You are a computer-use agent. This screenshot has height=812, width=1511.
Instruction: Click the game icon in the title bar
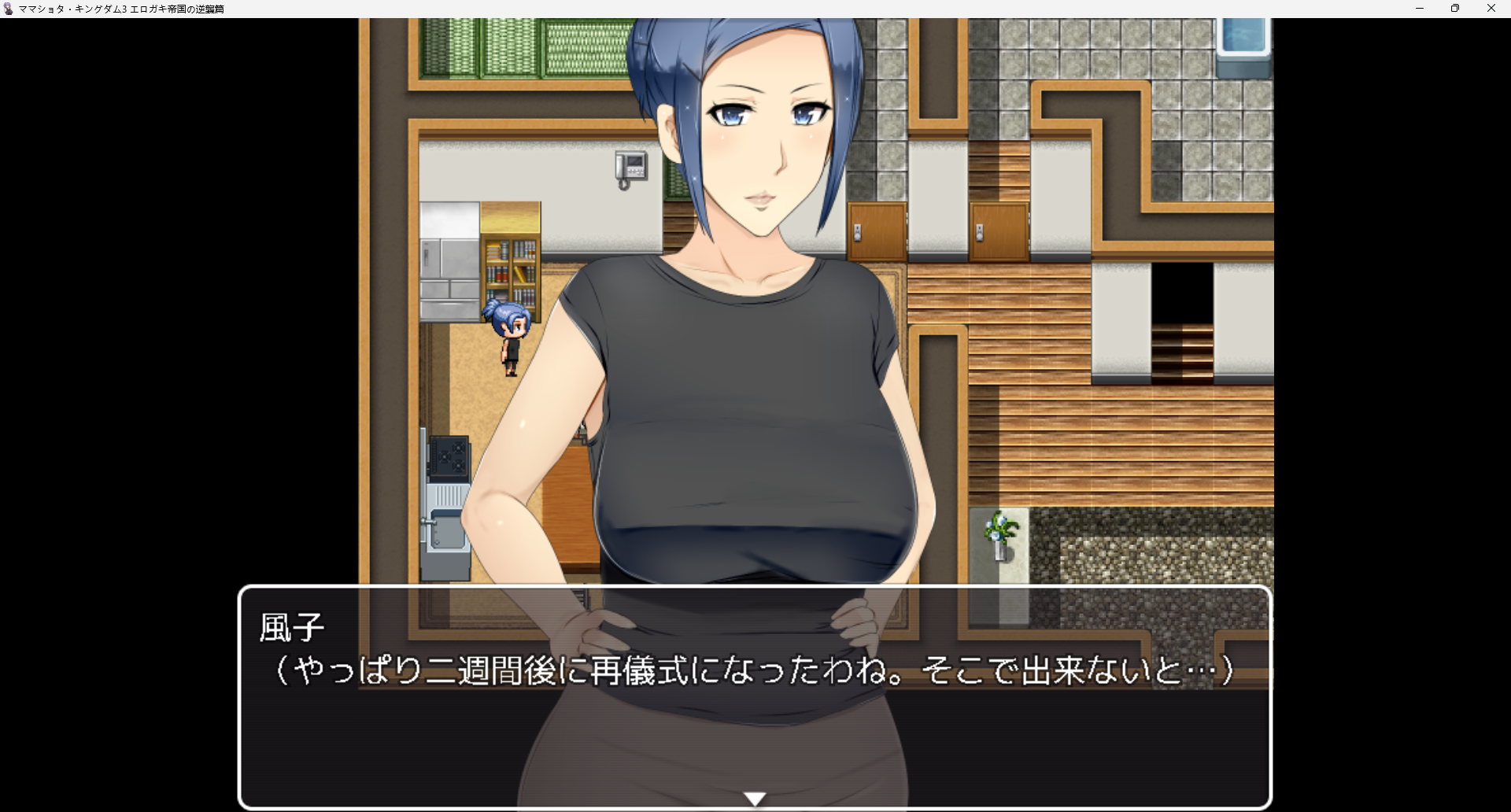point(8,9)
